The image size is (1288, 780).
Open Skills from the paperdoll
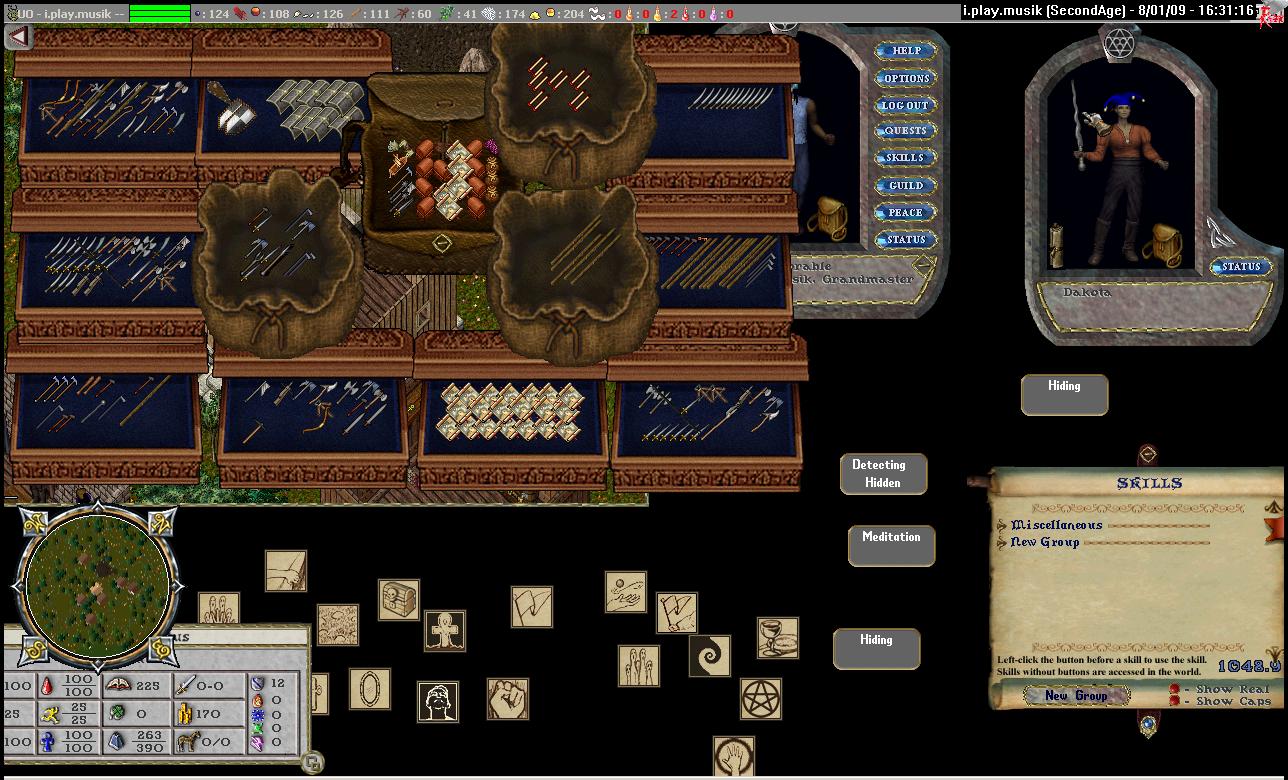pos(905,158)
